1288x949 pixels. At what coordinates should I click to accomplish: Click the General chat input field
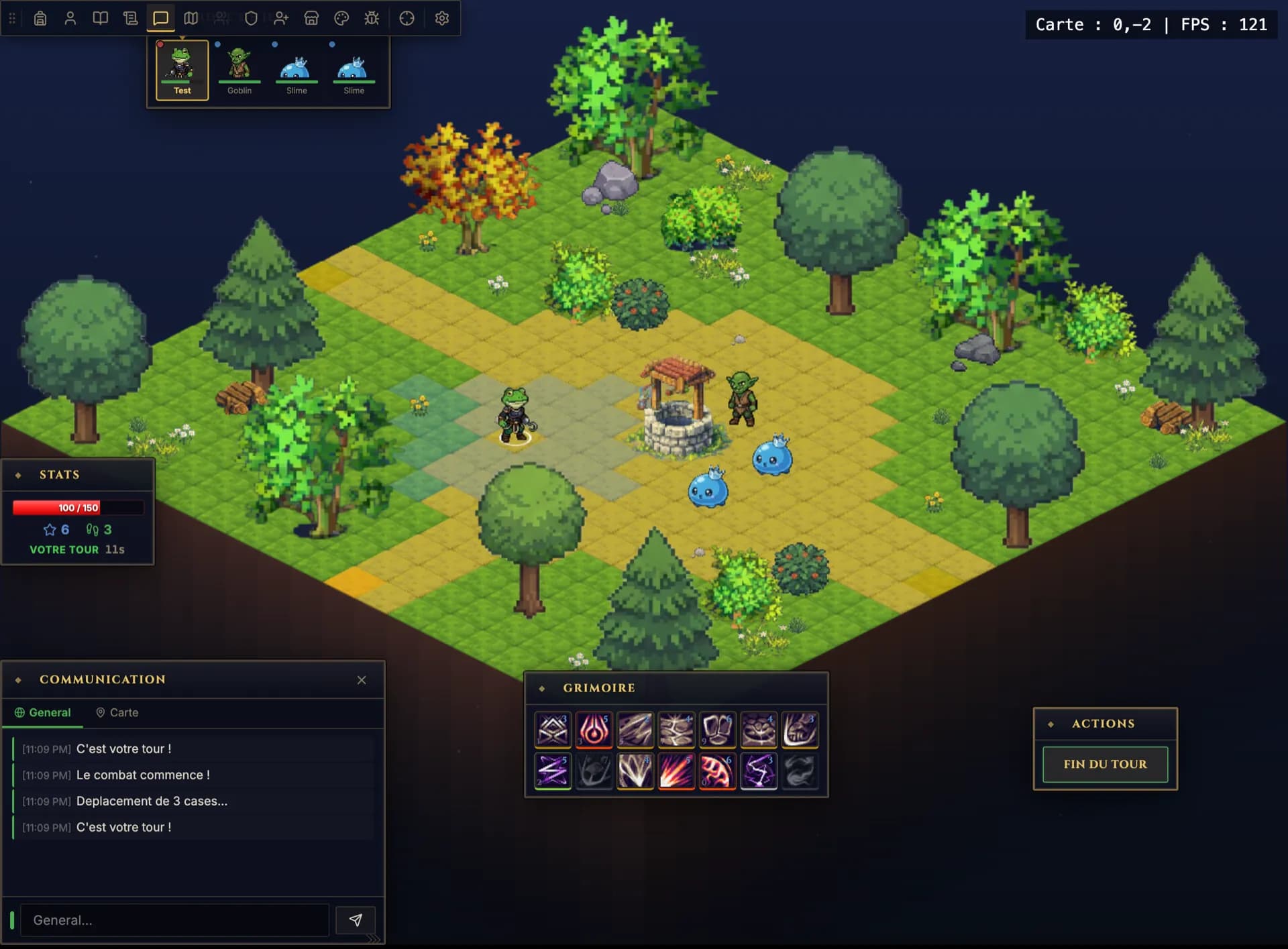click(x=174, y=919)
